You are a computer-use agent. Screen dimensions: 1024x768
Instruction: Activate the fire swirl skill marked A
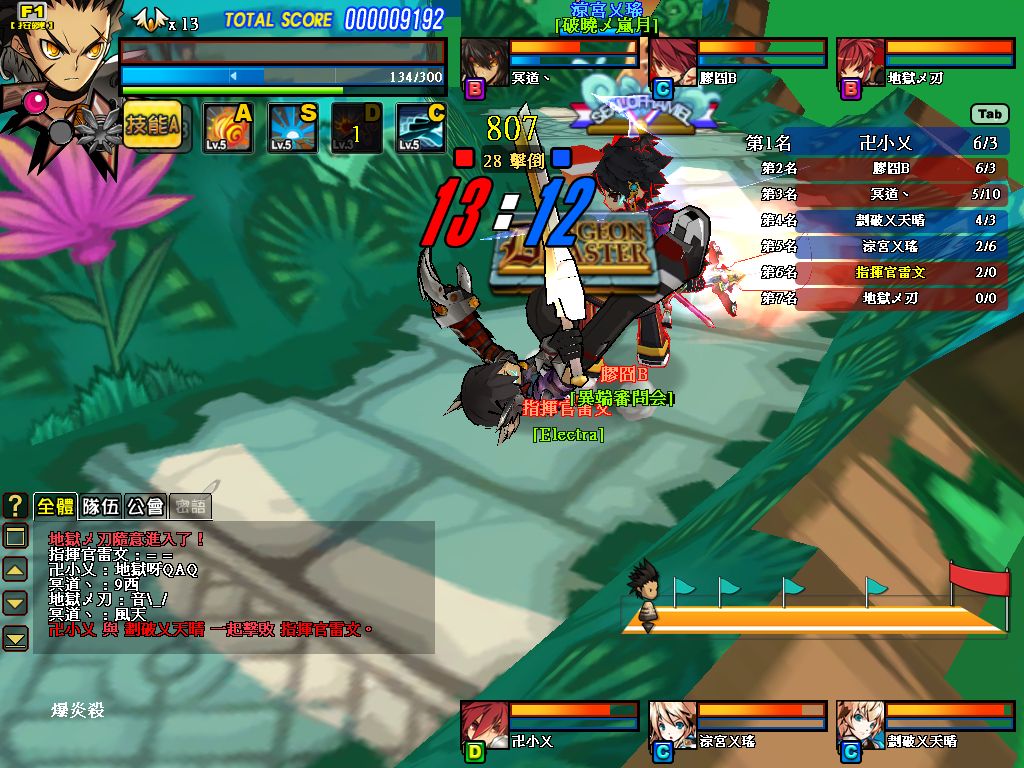[227, 128]
